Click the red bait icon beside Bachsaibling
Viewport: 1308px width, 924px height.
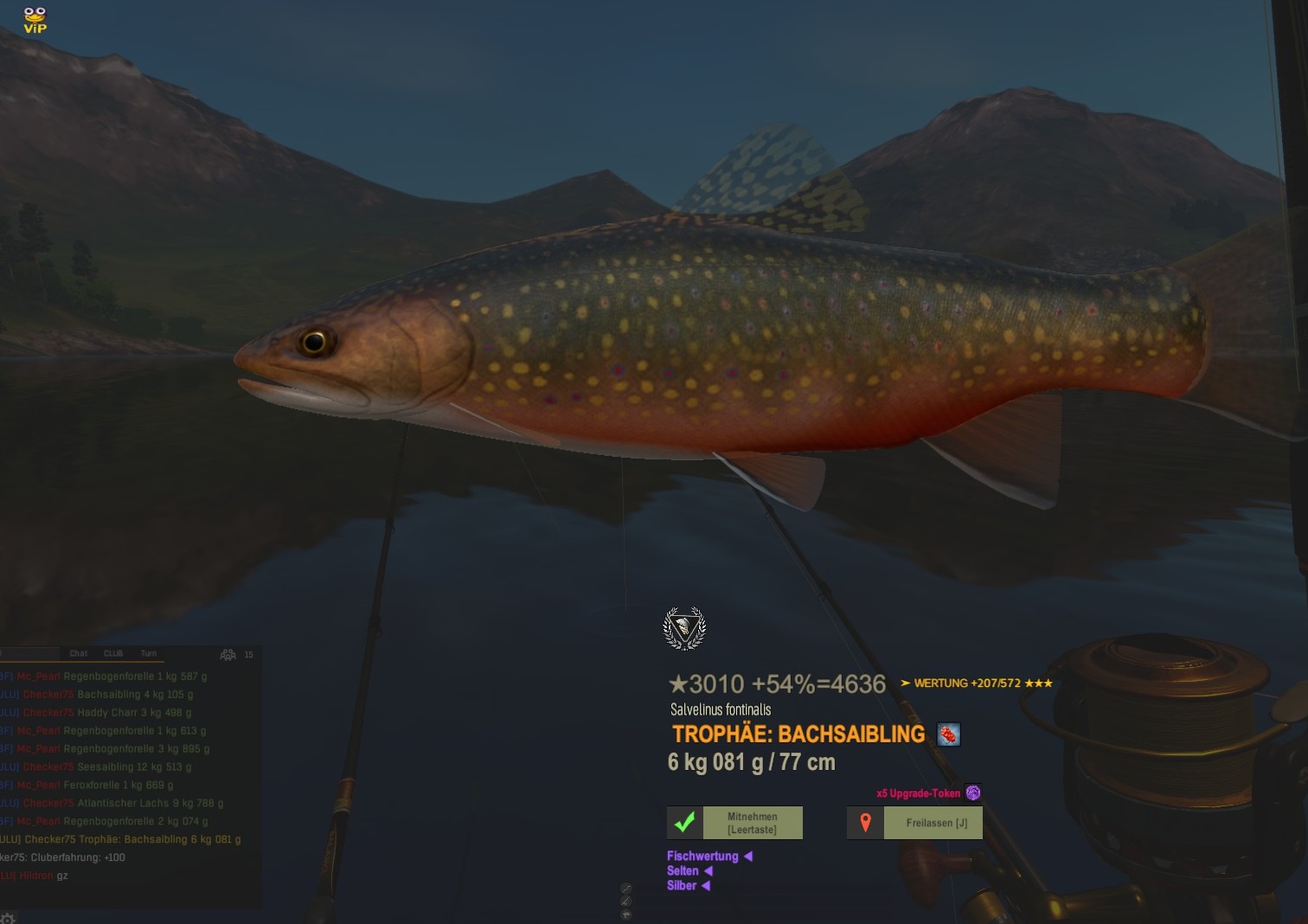point(949,735)
